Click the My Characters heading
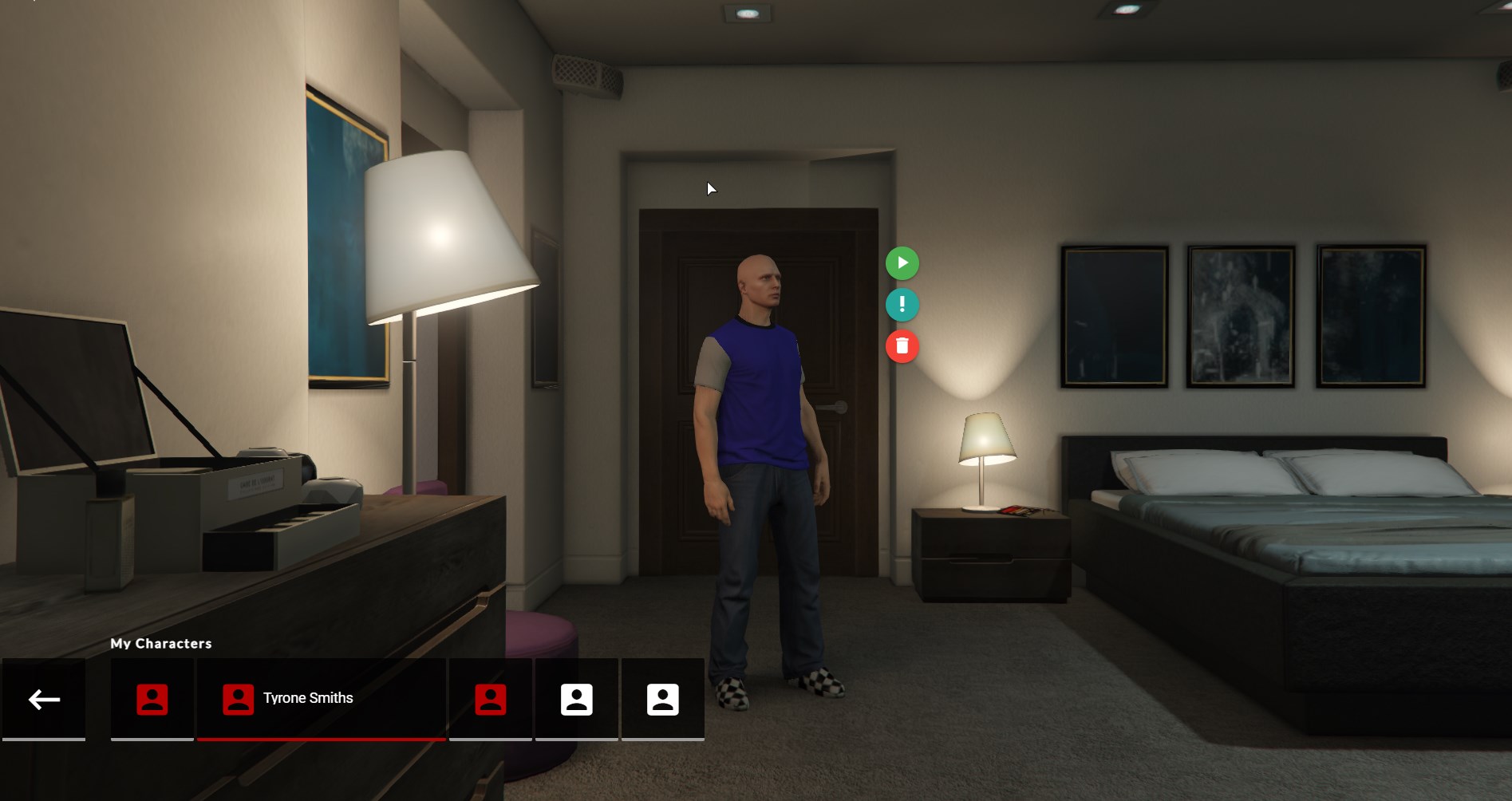 [x=161, y=643]
